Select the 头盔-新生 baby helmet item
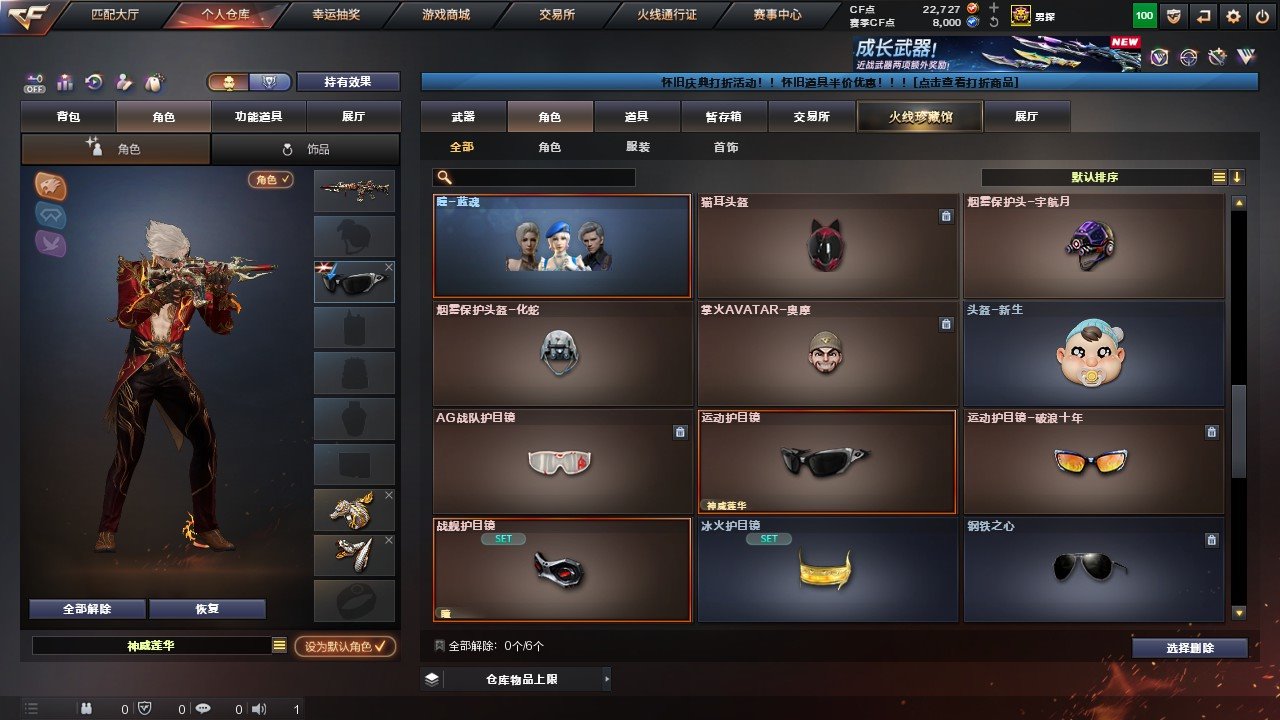This screenshot has width=1280, height=720. tap(1093, 354)
